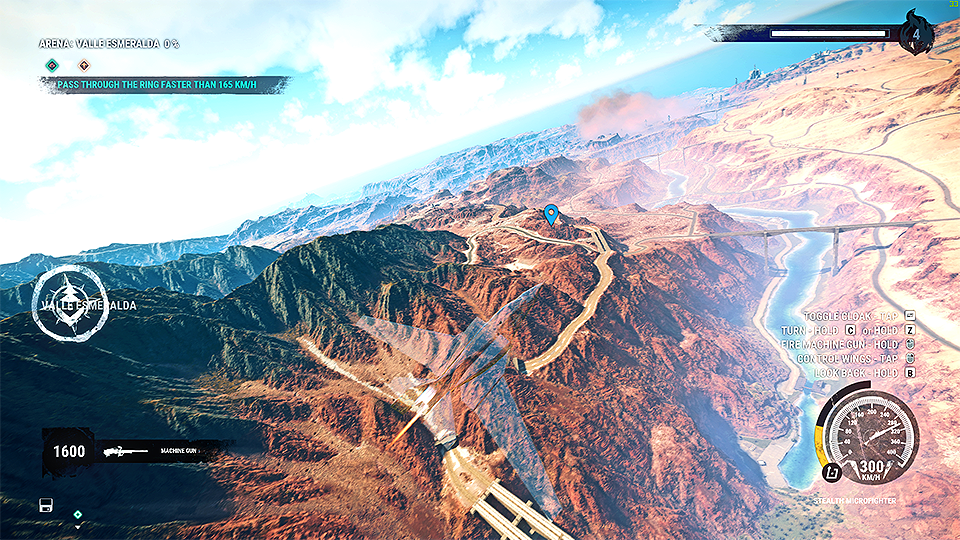Click the Valle Esmeralda region emblem
The width and height of the screenshot is (960, 540).
69,303
